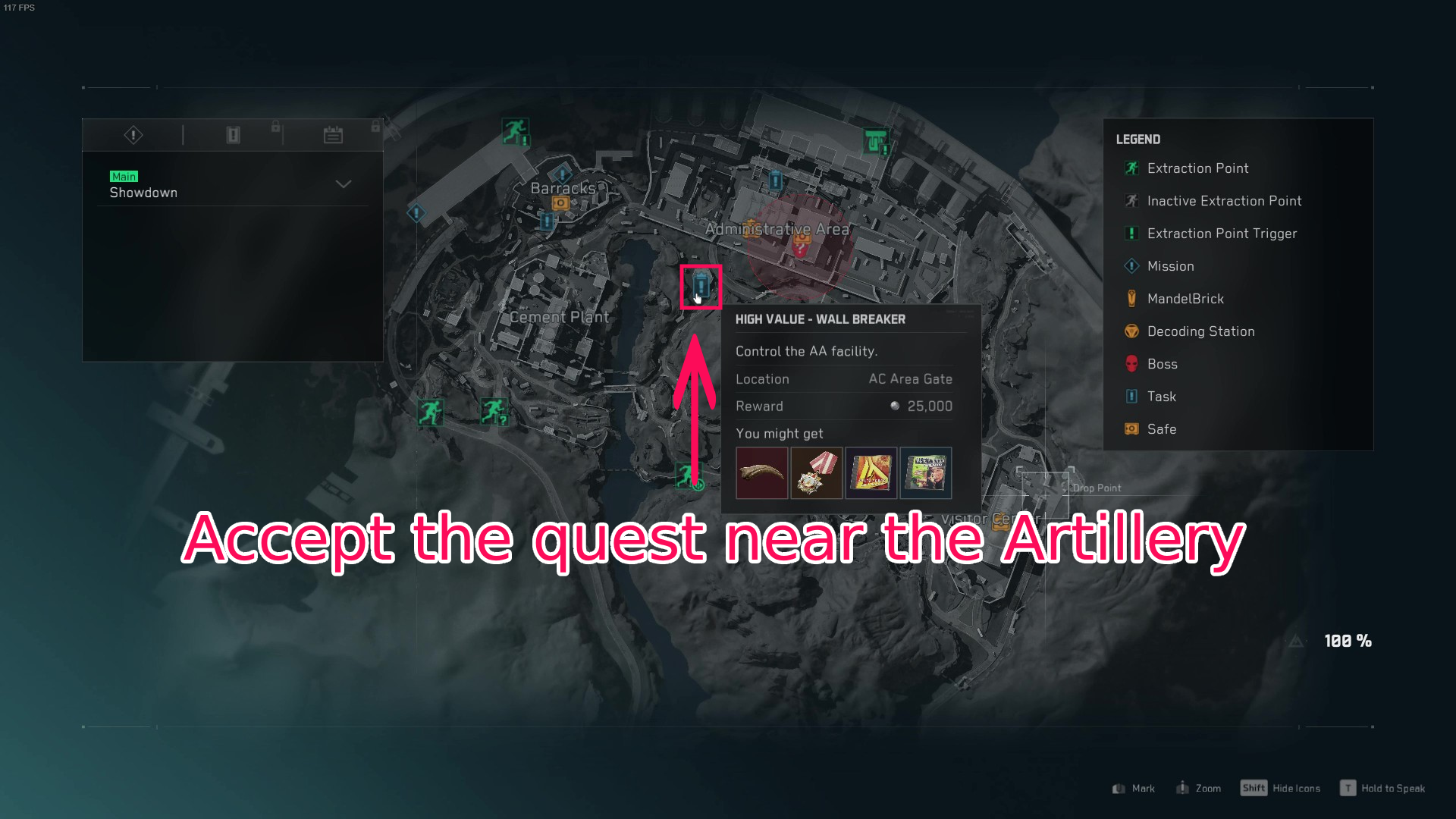Click the Mission diamond icon left of Cement Plant
Image resolution: width=1456 pixels, height=819 pixels.
point(416,213)
